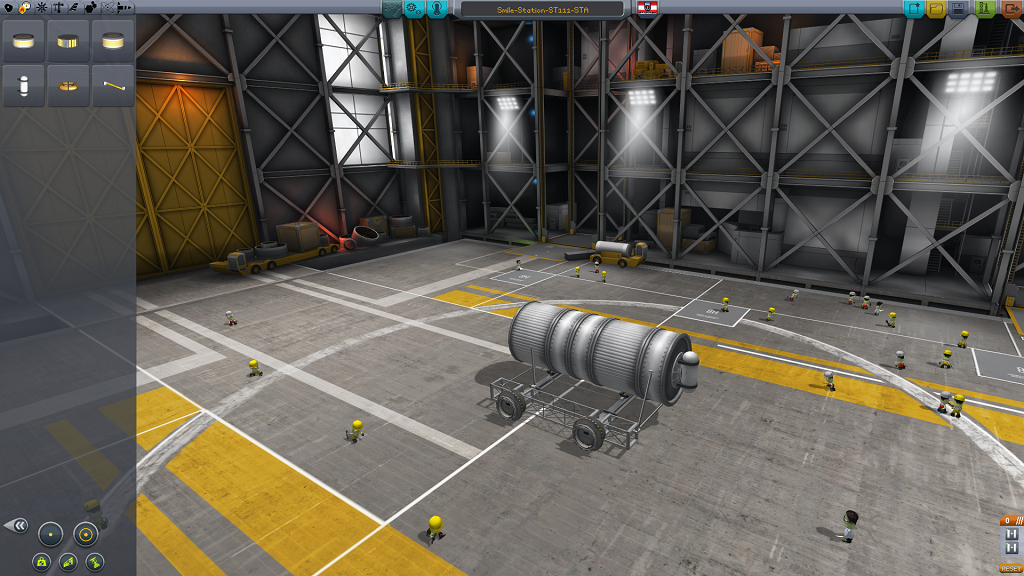Open the Pods parts category tab
This screenshot has height=576, width=1024.
point(7,7)
